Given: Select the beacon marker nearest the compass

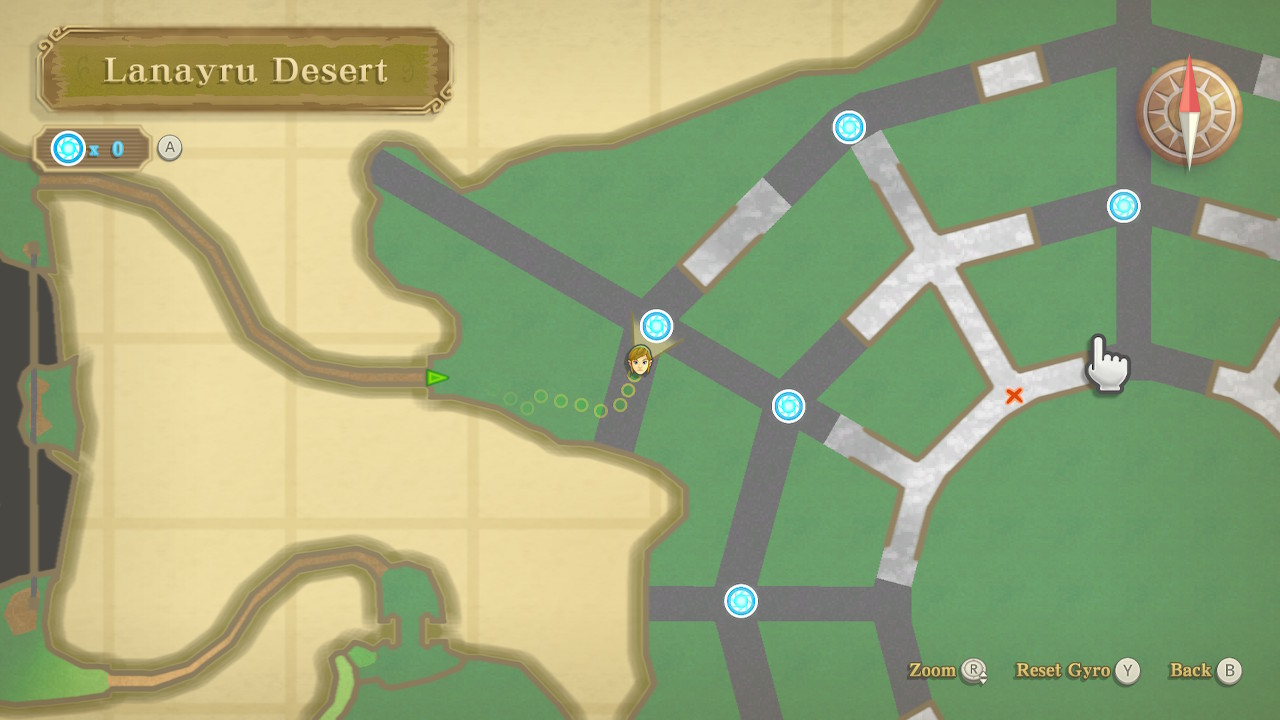Looking at the screenshot, I should tap(1123, 206).
